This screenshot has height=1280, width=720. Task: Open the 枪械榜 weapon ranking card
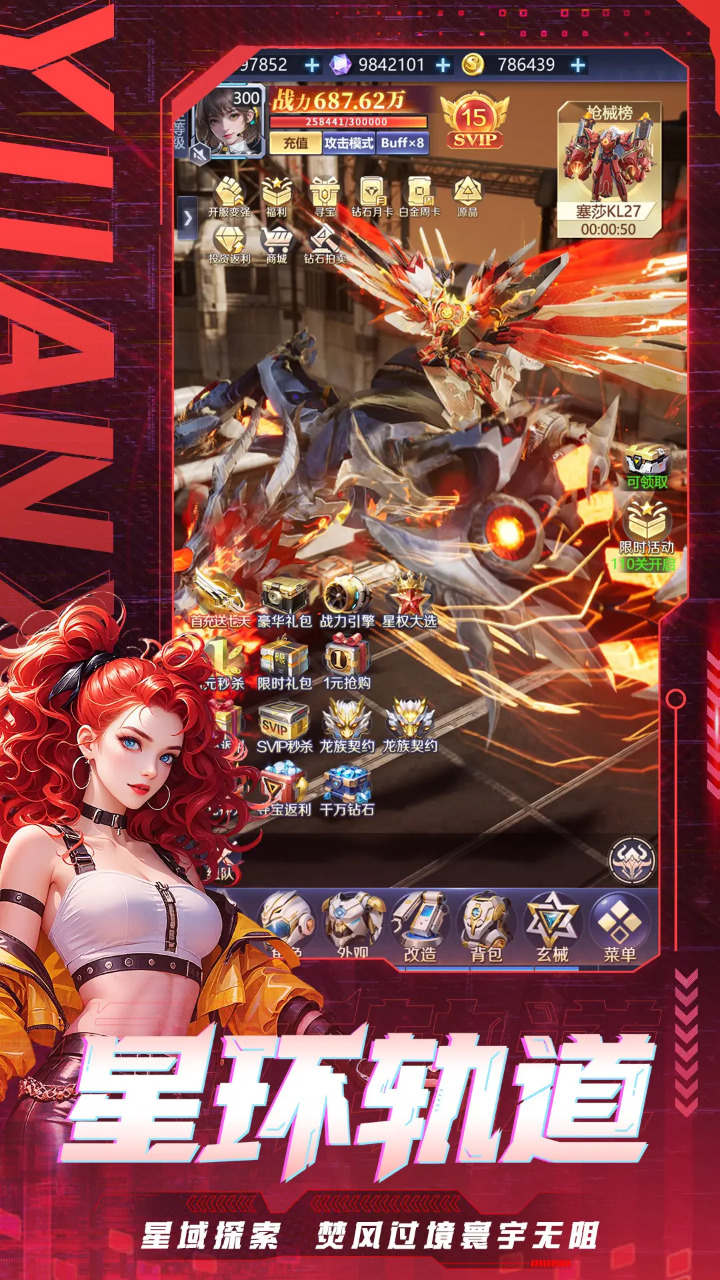coord(607,167)
